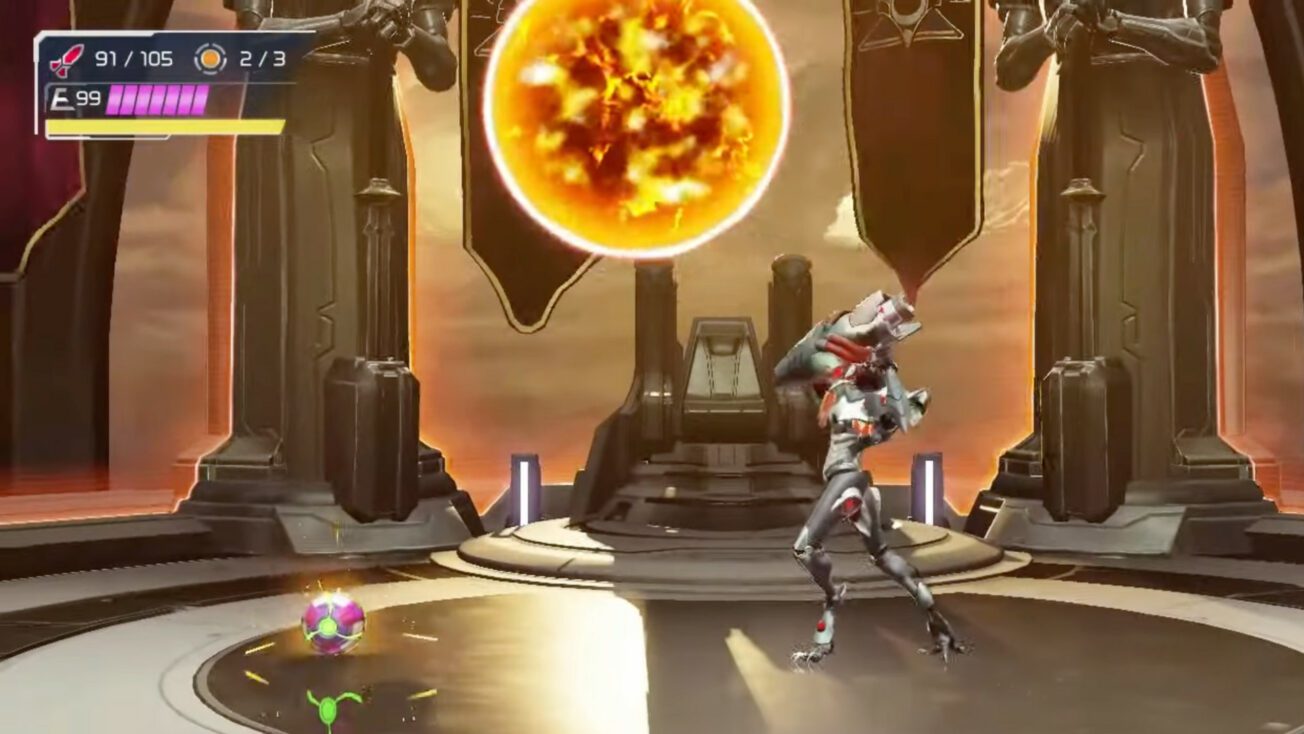This screenshot has height=734, width=1304.
Task: Click the green X parasite on the ground
Action: (x=327, y=706)
